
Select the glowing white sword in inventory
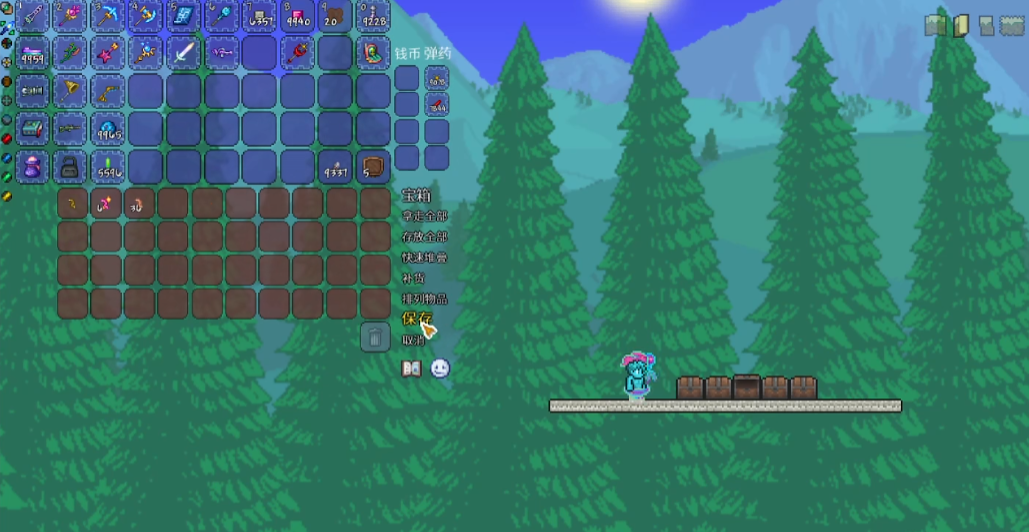pos(183,53)
